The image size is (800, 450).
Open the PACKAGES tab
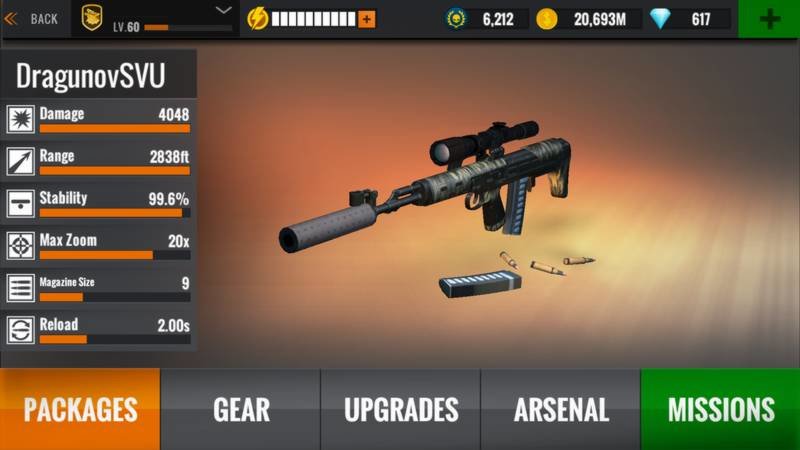click(80, 409)
